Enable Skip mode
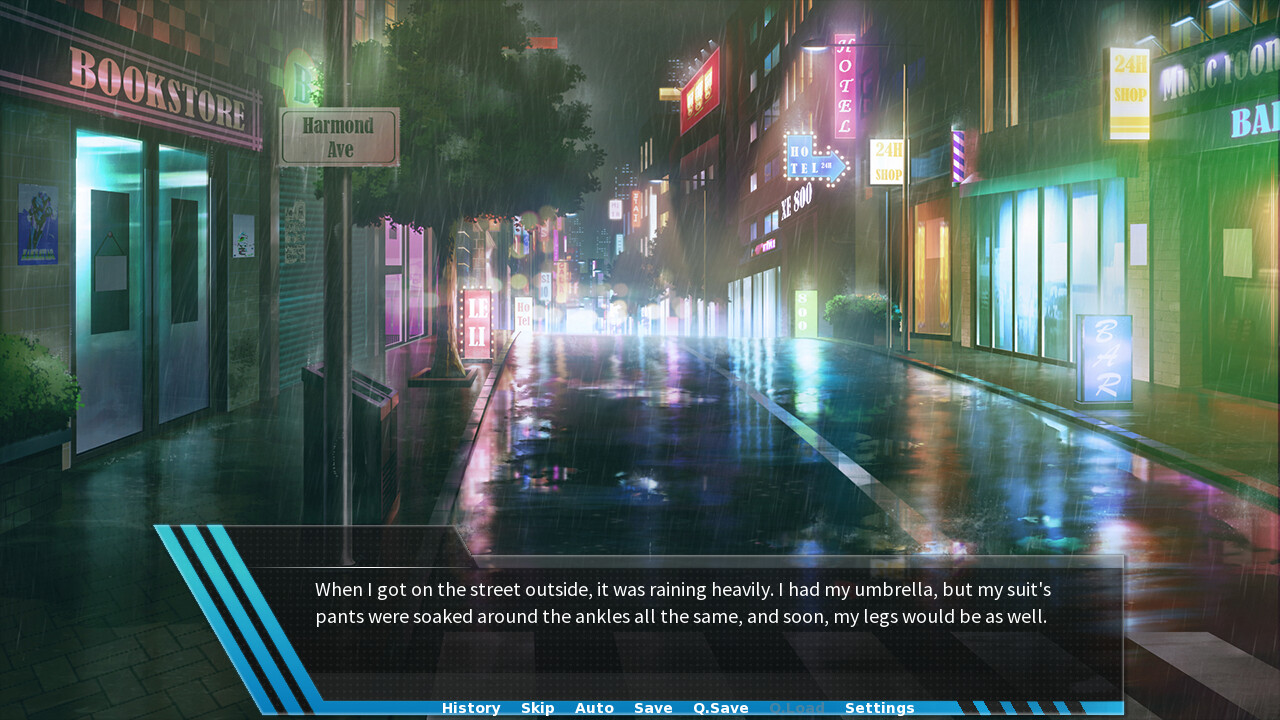This screenshot has width=1280, height=720. [537, 707]
